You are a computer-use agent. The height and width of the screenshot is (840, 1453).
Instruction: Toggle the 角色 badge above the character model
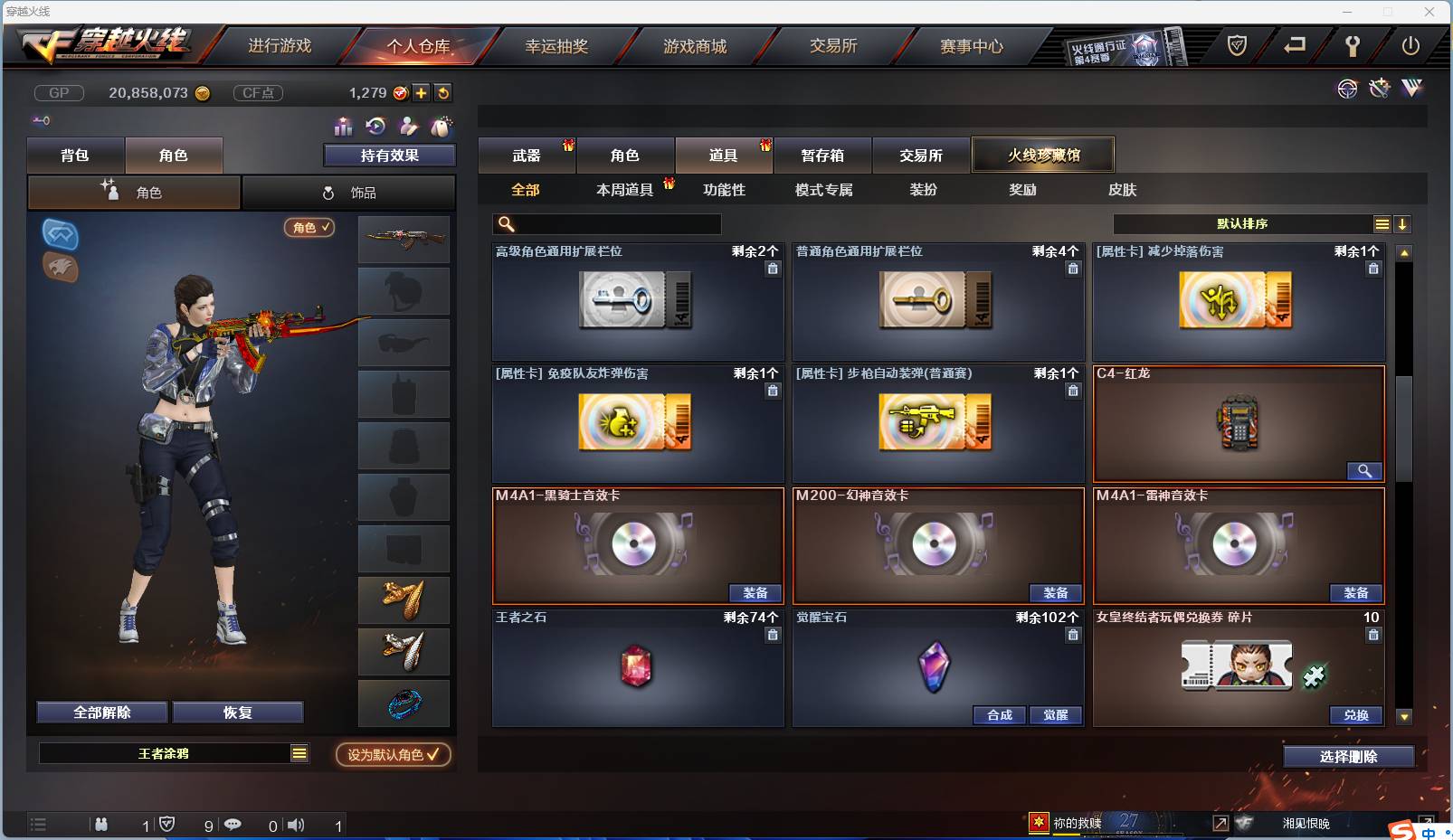309,228
